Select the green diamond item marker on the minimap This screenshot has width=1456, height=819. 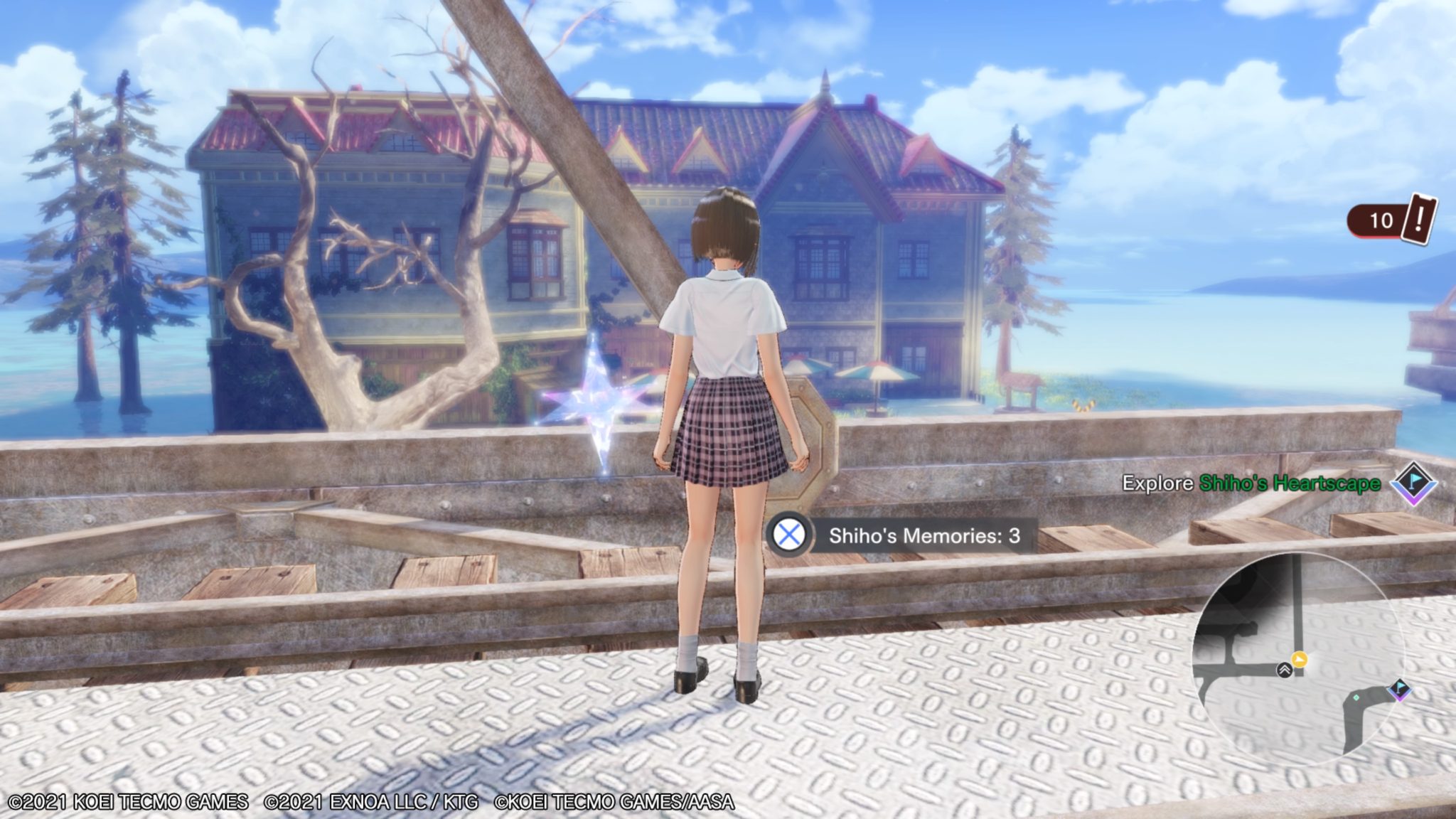(1356, 697)
